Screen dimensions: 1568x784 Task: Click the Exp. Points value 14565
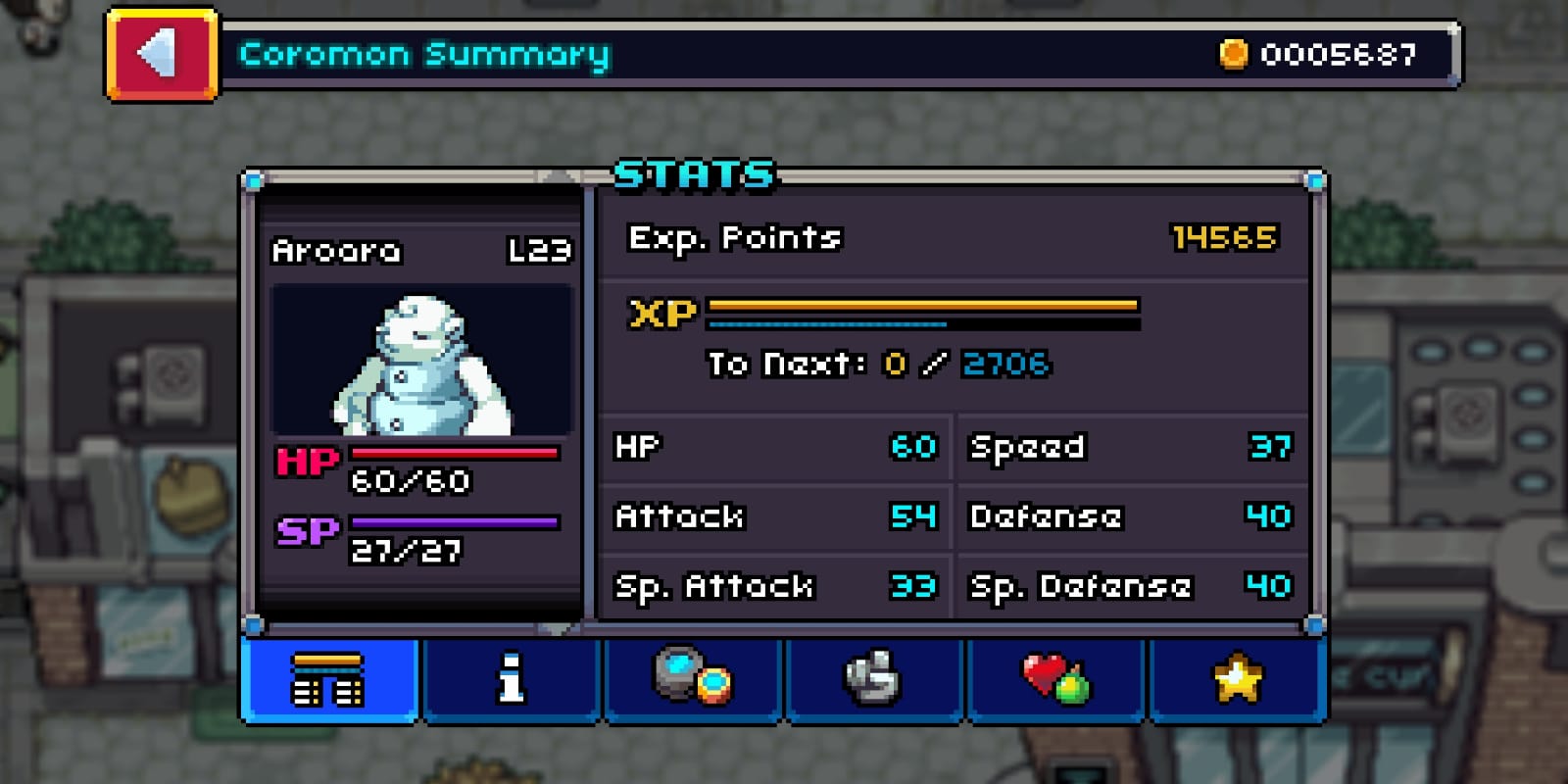tap(1224, 237)
